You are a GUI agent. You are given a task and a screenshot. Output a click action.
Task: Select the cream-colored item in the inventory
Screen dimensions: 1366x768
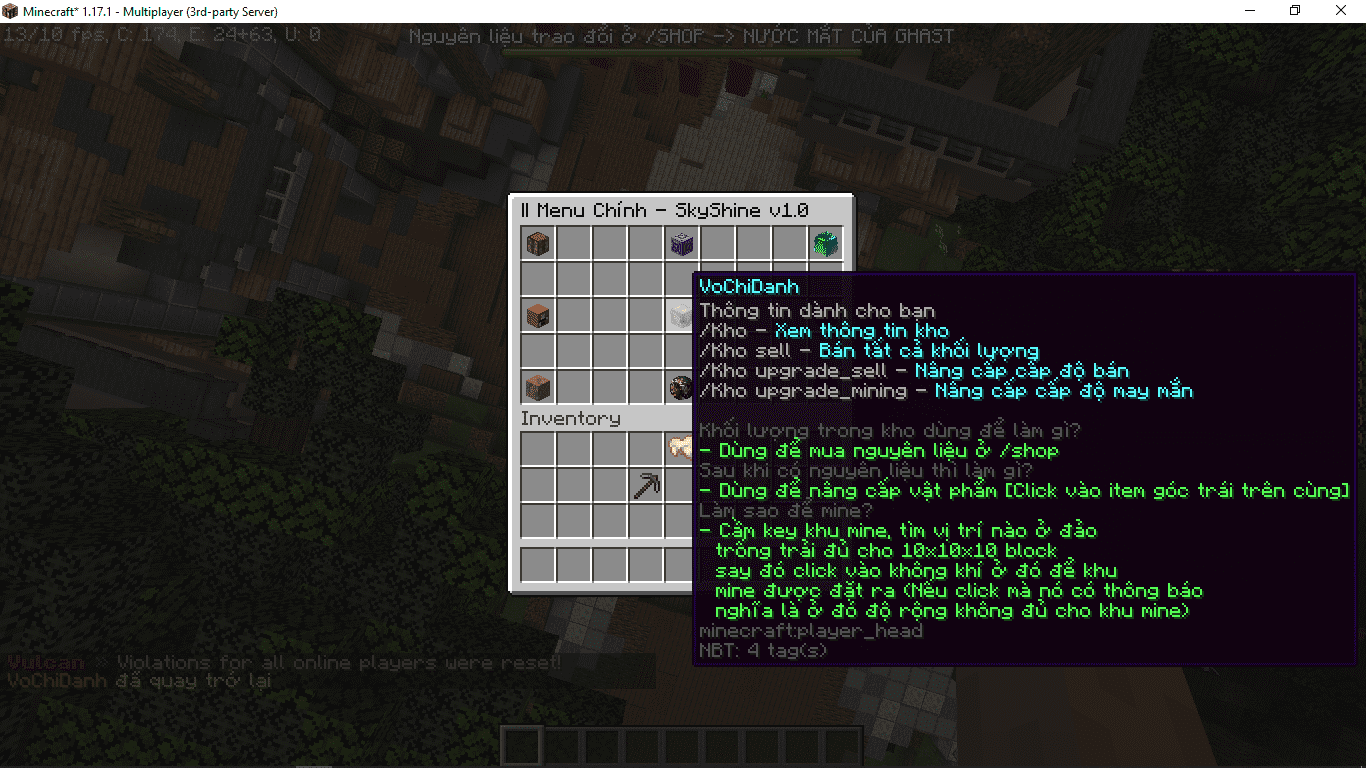(x=681, y=448)
